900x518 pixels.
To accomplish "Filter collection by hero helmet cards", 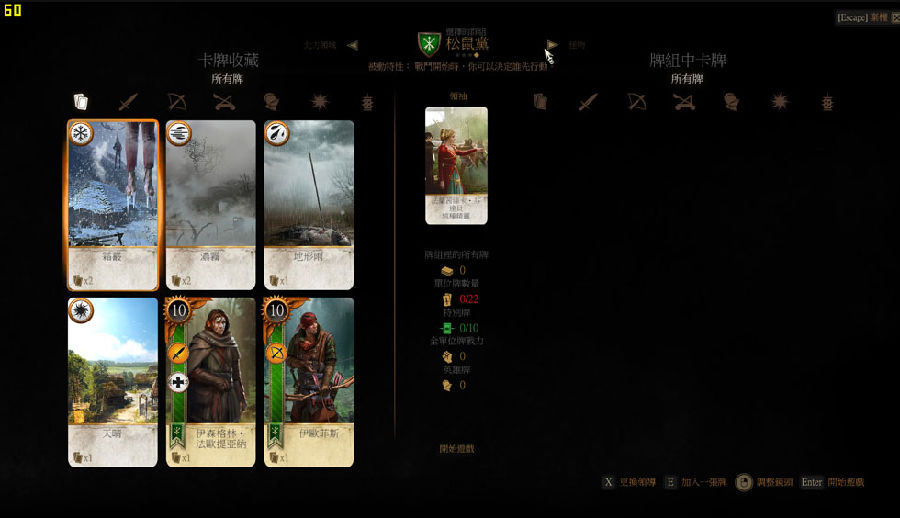I will click(271, 102).
